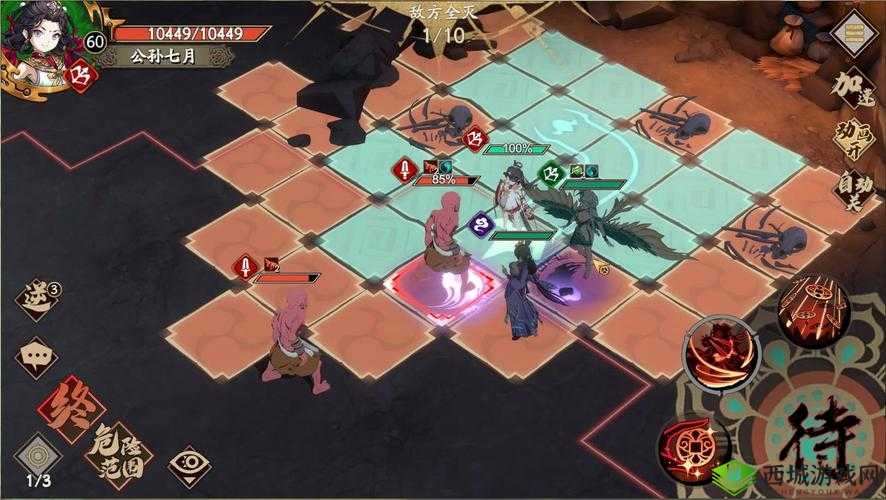
Task: Toggle the 动画开 animation button
Action: pyautogui.click(x=855, y=139)
